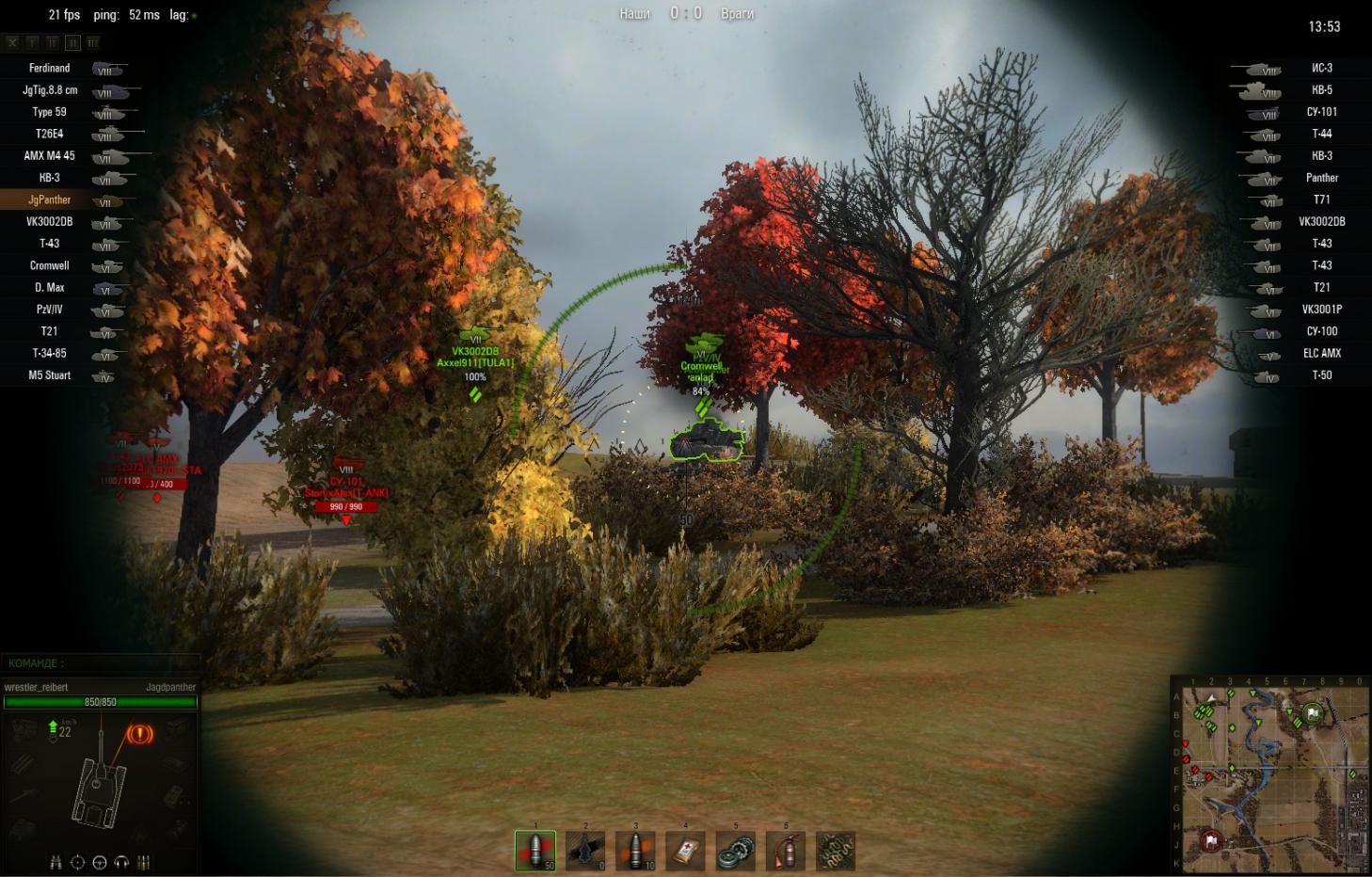This screenshot has width=1372, height=877.
Task: Select Ferdinand in the allied team list
Action: (50, 69)
